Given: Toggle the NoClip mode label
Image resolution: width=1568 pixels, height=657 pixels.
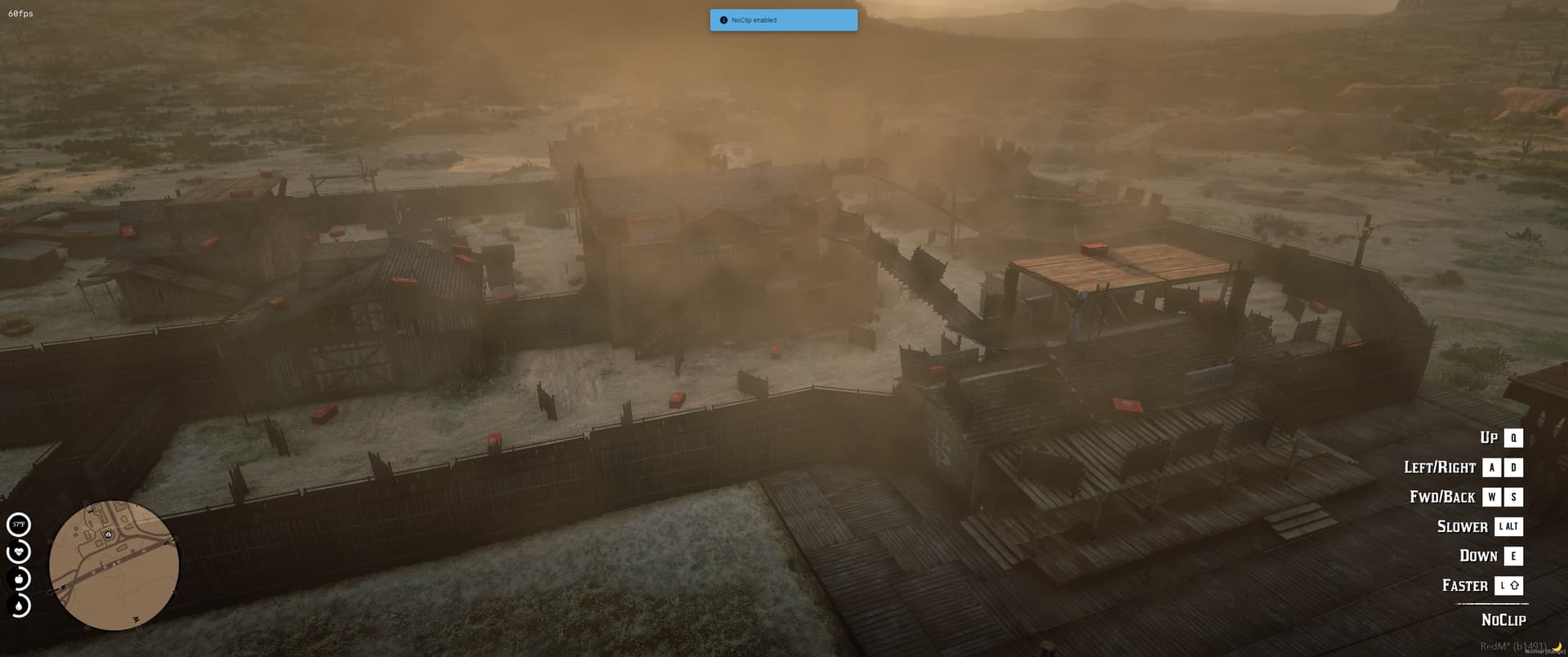Looking at the screenshot, I should (x=1503, y=620).
